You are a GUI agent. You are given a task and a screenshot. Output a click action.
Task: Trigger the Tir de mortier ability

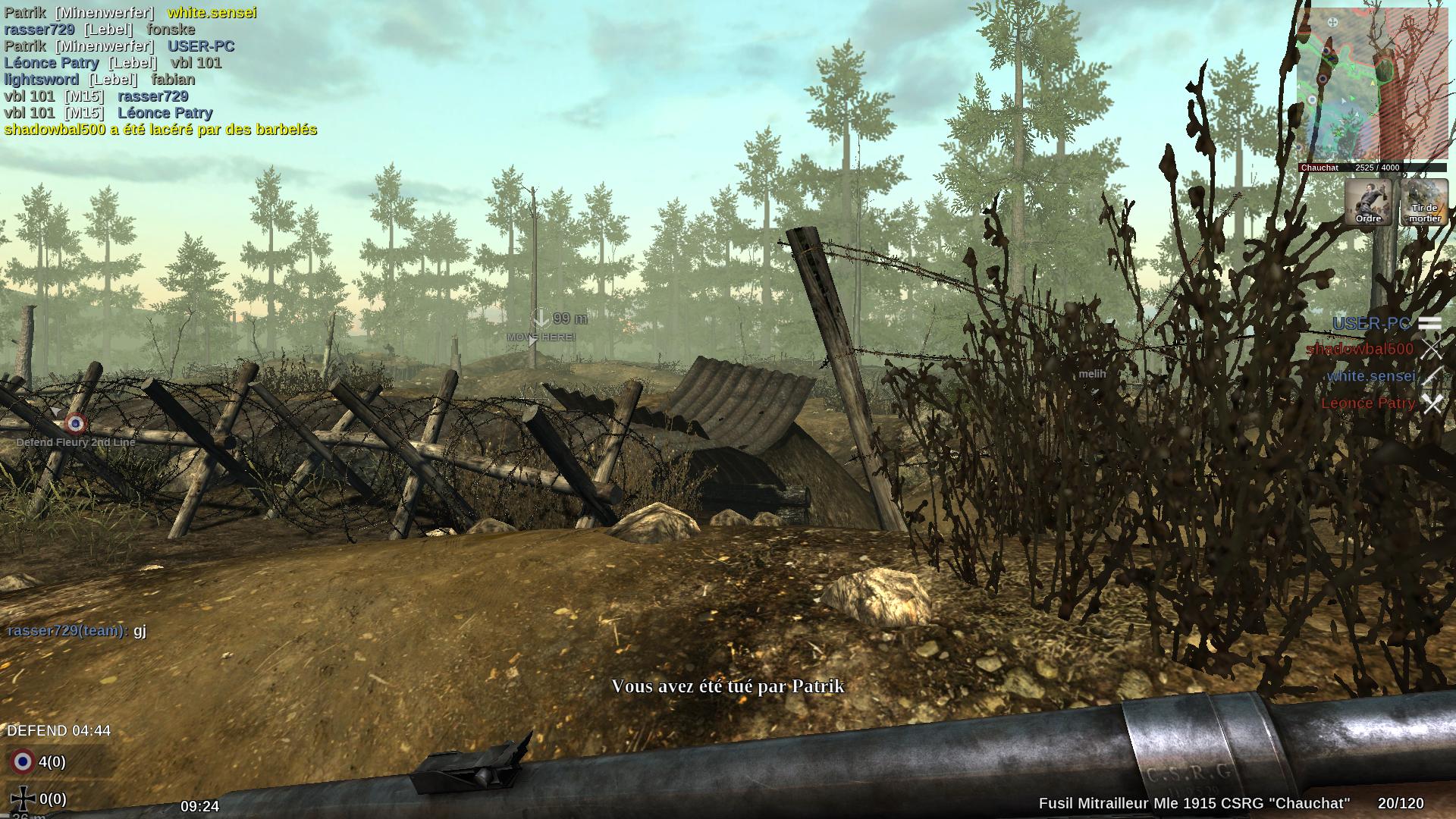[1424, 202]
